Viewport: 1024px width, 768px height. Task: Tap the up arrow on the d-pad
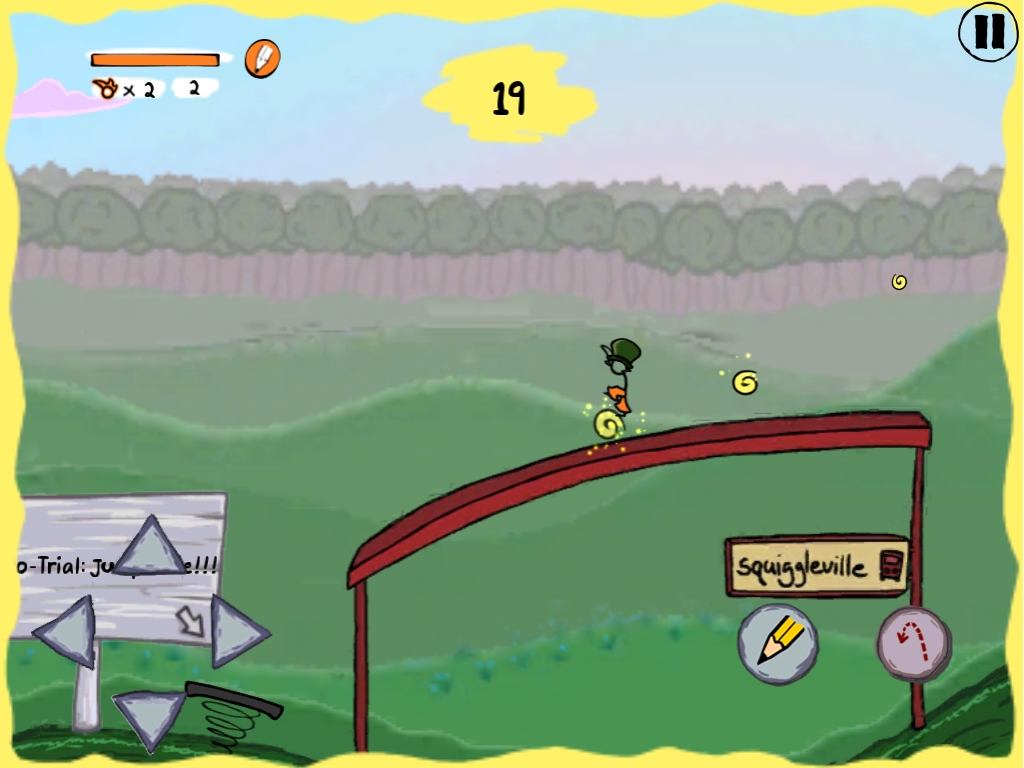(x=151, y=547)
